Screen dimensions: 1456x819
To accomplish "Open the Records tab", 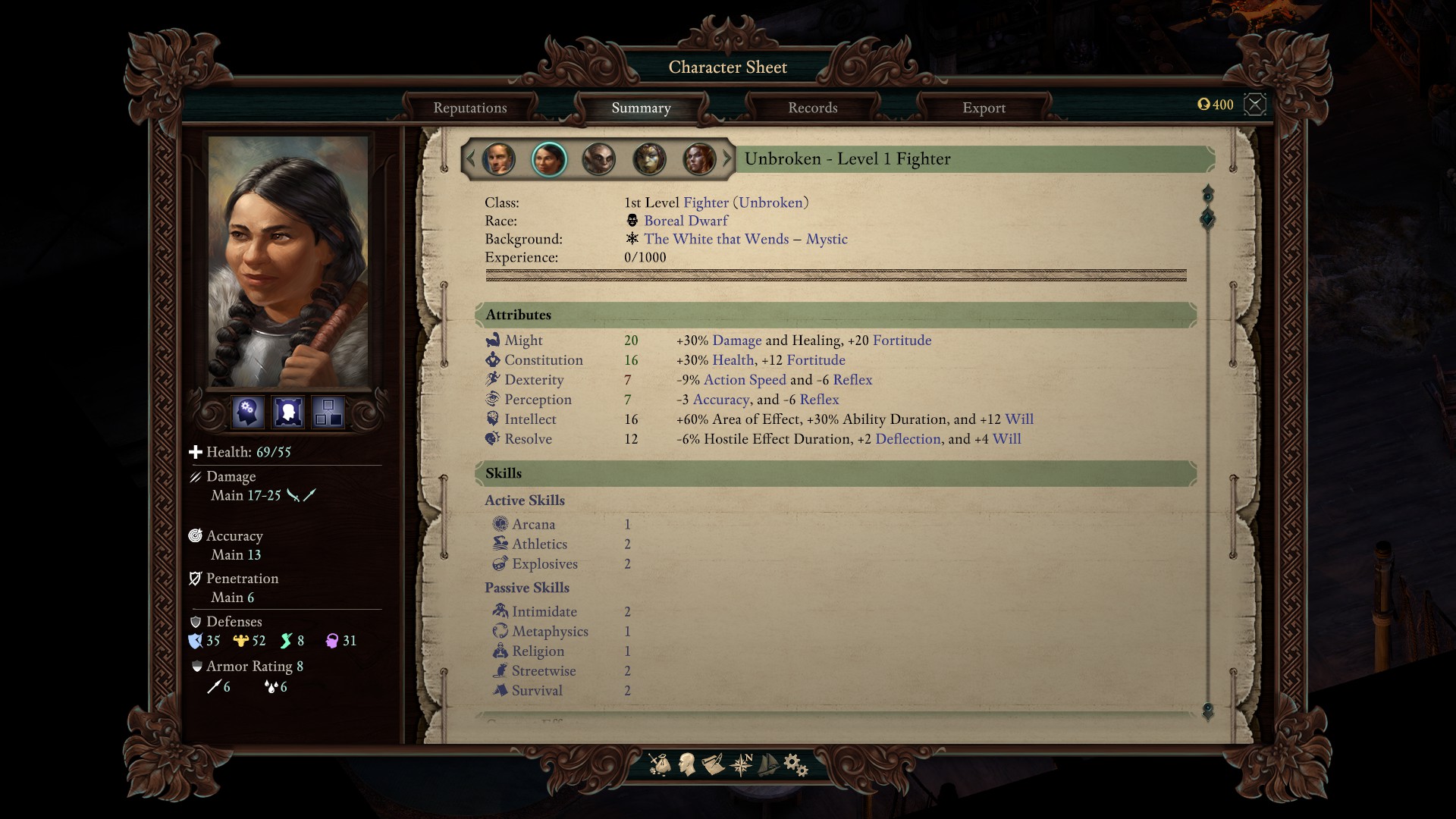I will pos(812,108).
